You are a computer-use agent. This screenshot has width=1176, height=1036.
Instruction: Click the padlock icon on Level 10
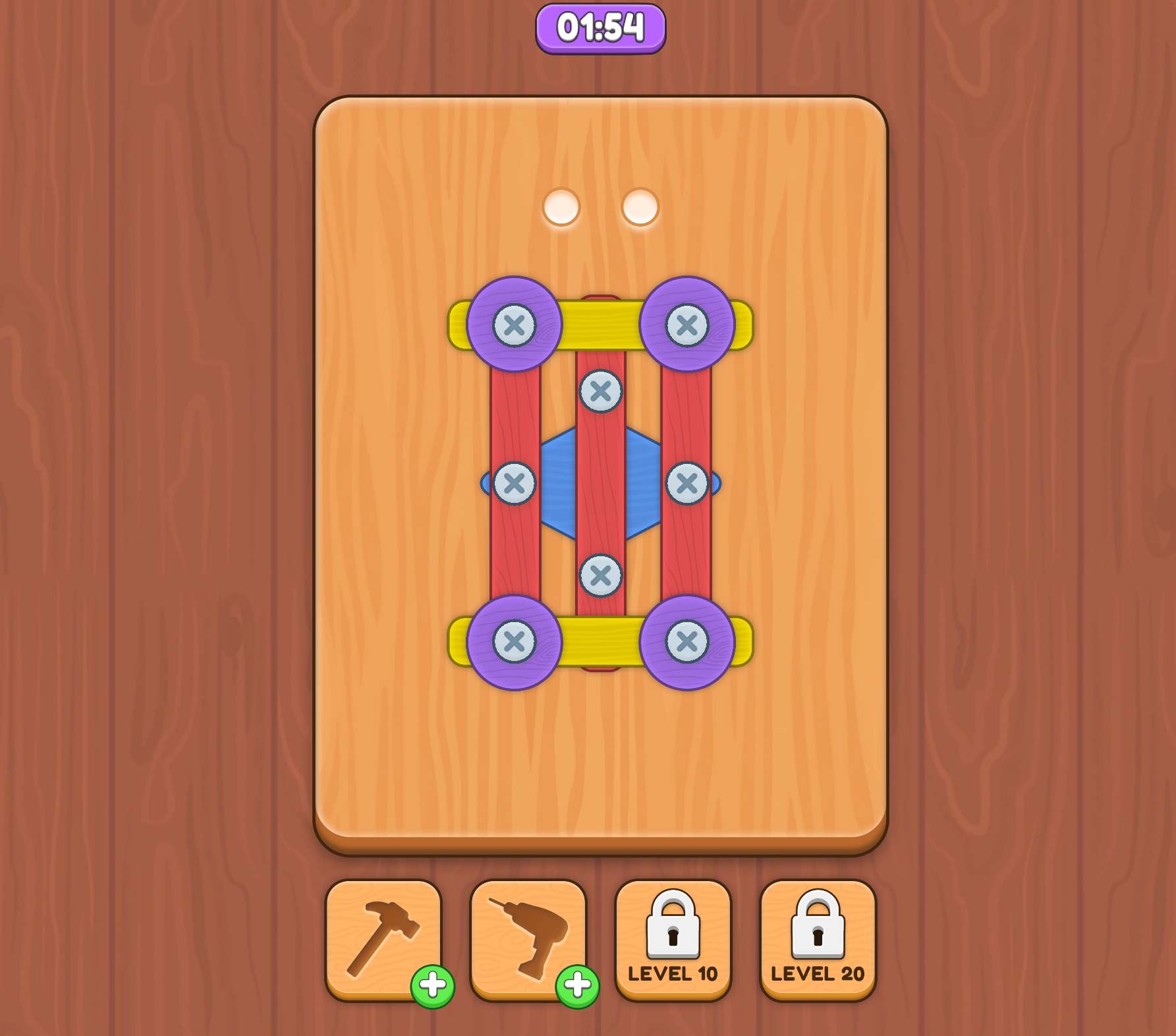673,926
